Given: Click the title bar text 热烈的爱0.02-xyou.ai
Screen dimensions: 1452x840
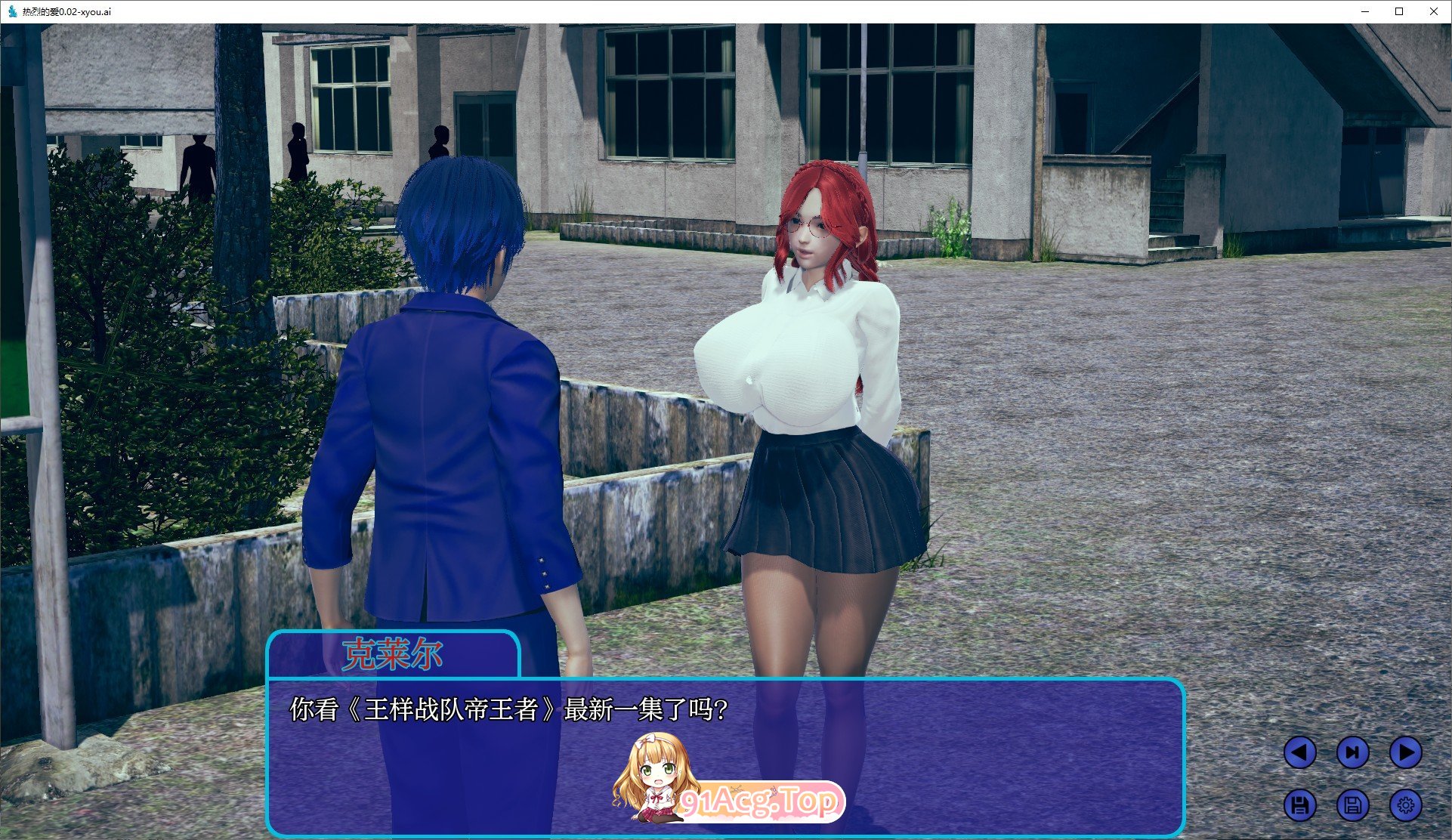Looking at the screenshot, I should 68,11.
